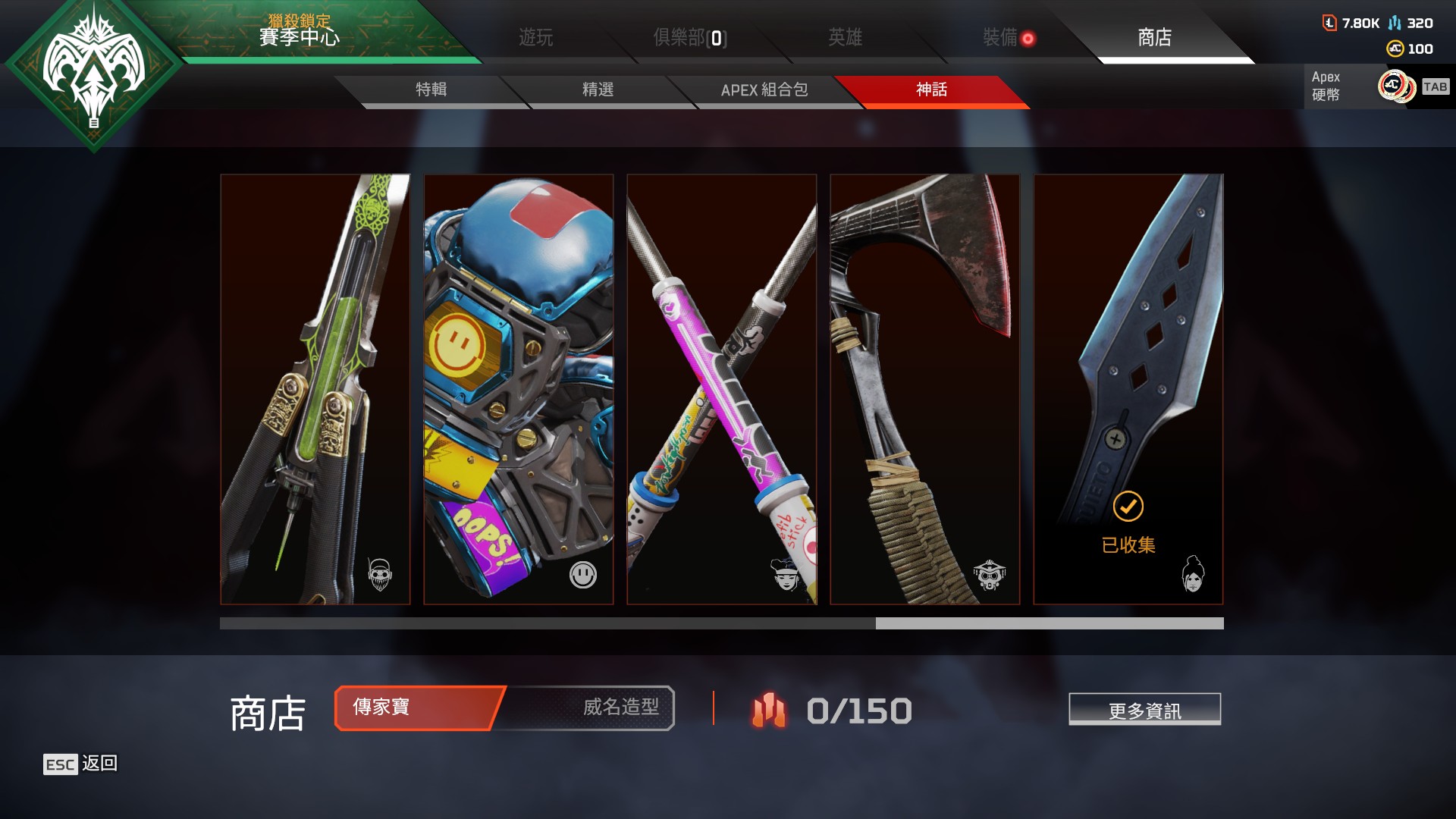Screen dimensions: 1456x819
Task: Open the 英雄 menu tab
Action: 846,38
